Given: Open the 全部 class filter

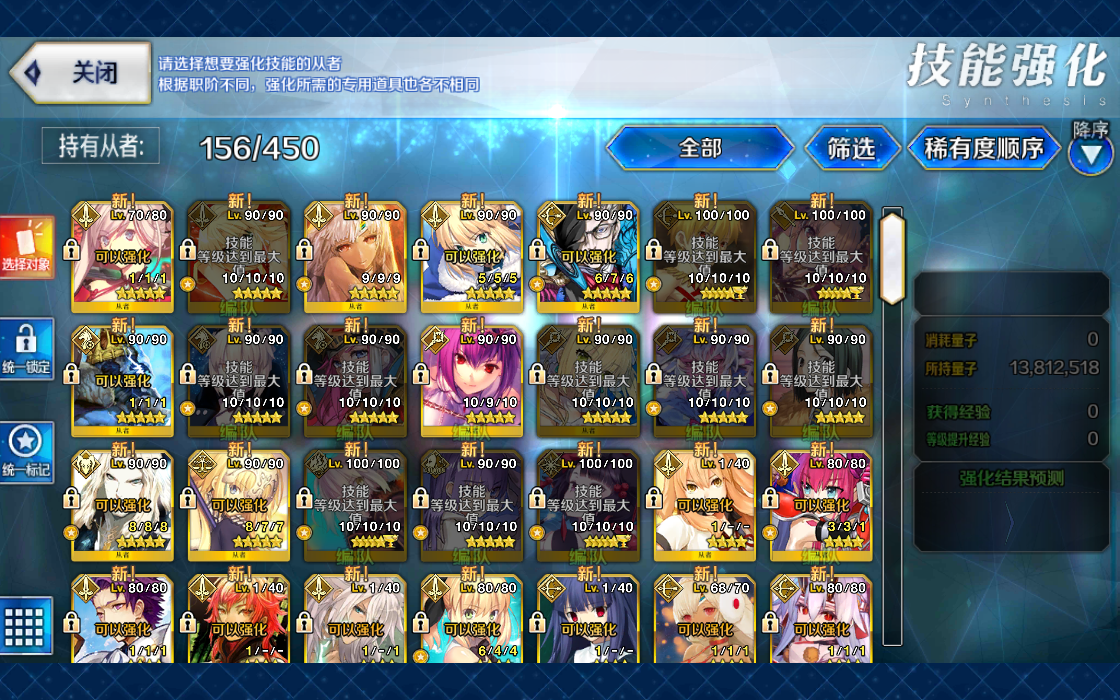Looking at the screenshot, I should click(699, 148).
